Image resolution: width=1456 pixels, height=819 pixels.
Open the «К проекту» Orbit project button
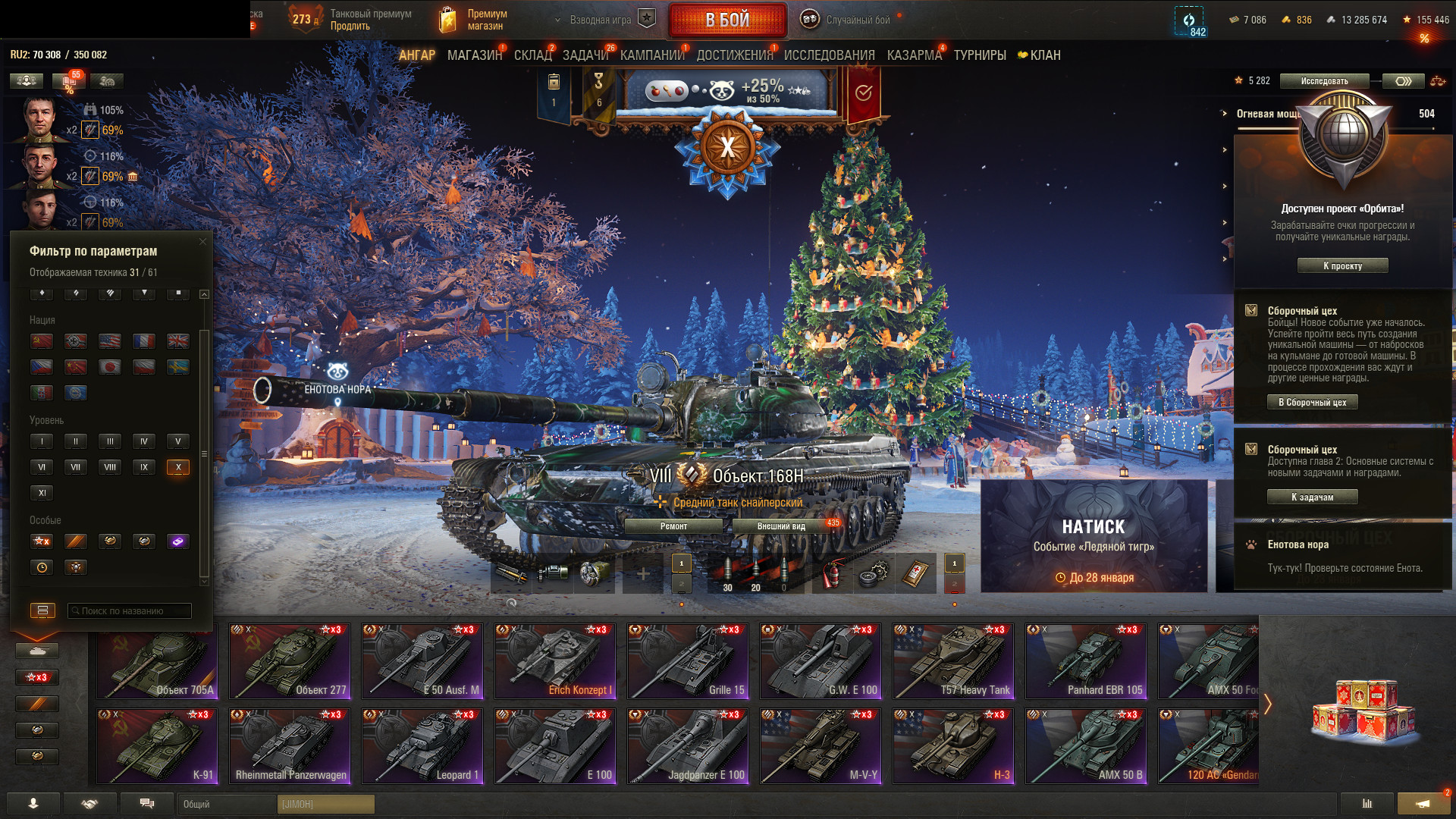click(x=1342, y=266)
